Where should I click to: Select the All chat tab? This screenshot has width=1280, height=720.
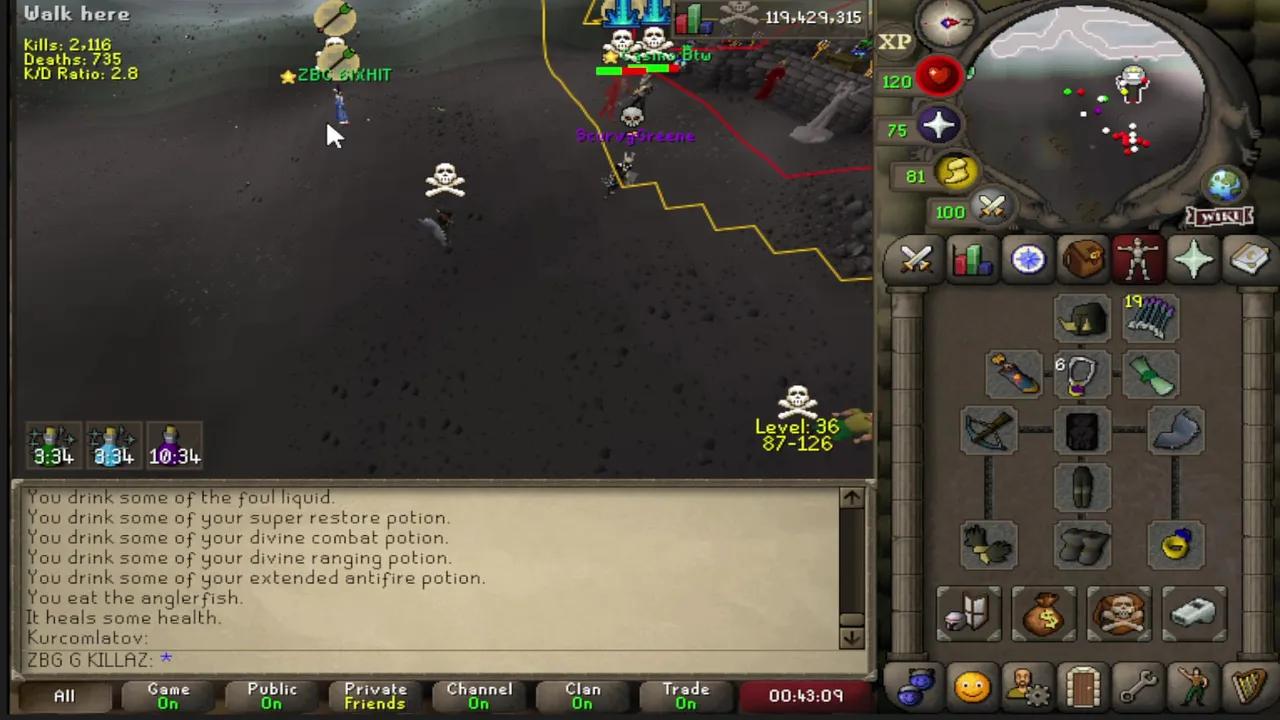click(64, 695)
